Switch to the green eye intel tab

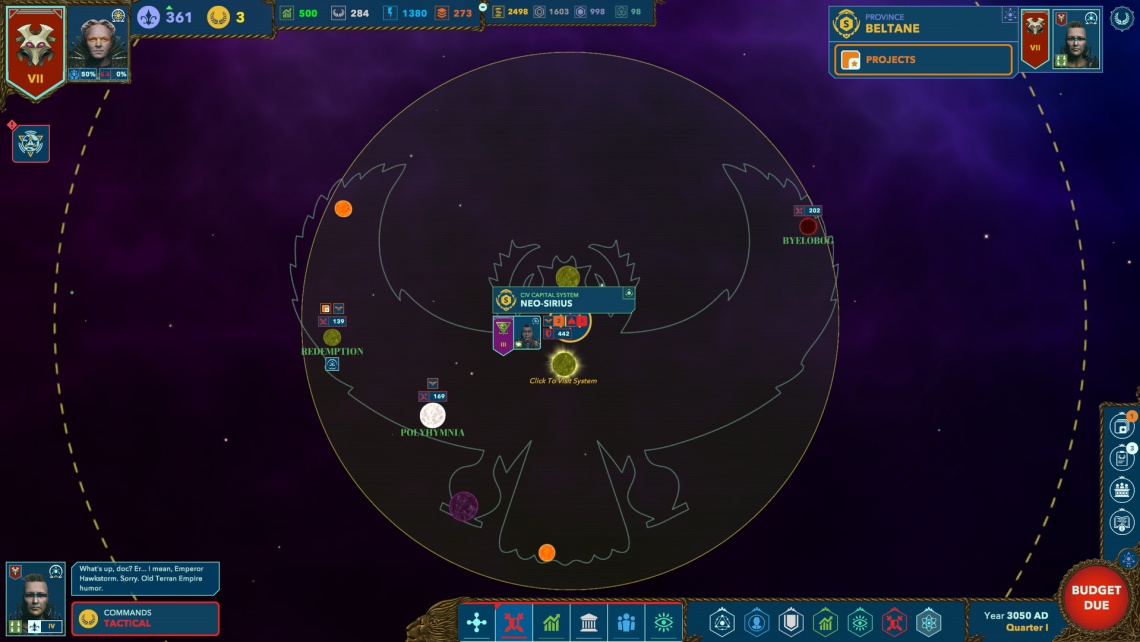(x=663, y=623)
